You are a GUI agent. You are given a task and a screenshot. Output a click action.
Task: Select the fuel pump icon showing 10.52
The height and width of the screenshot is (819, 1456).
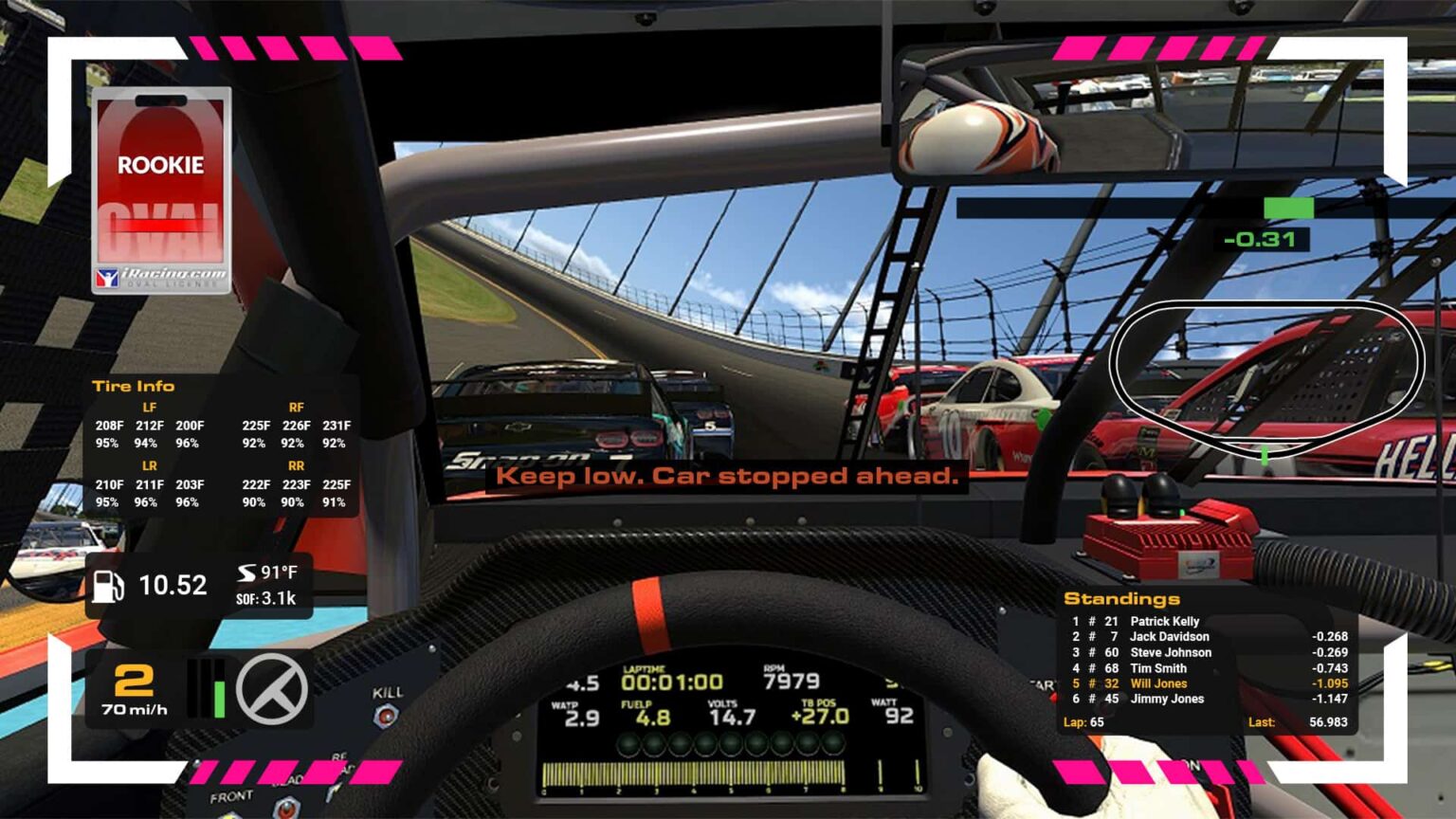[x=108, y=586]
